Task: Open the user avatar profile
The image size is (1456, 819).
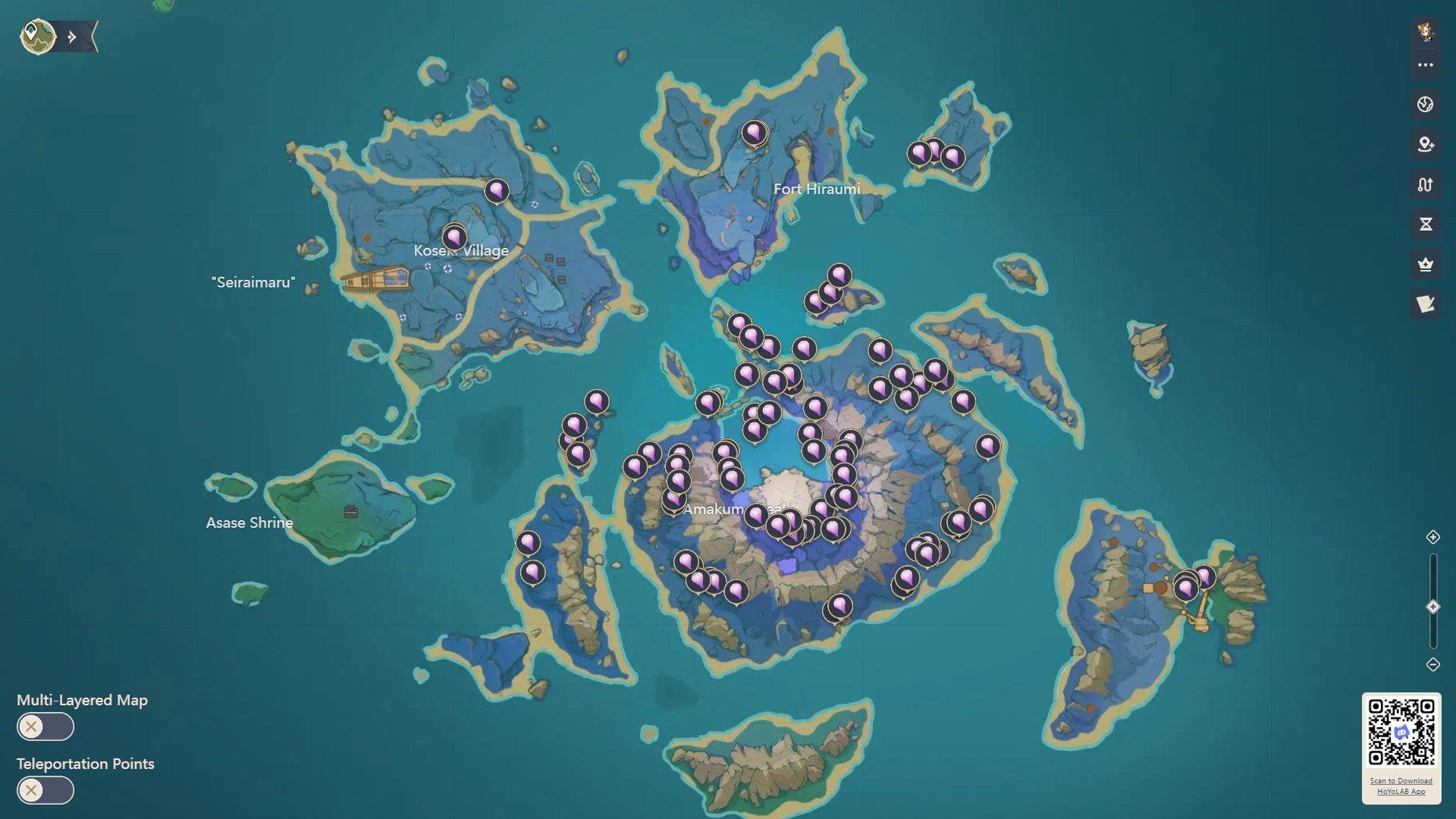Action: pyautogui.click(x=1425, y=32)
